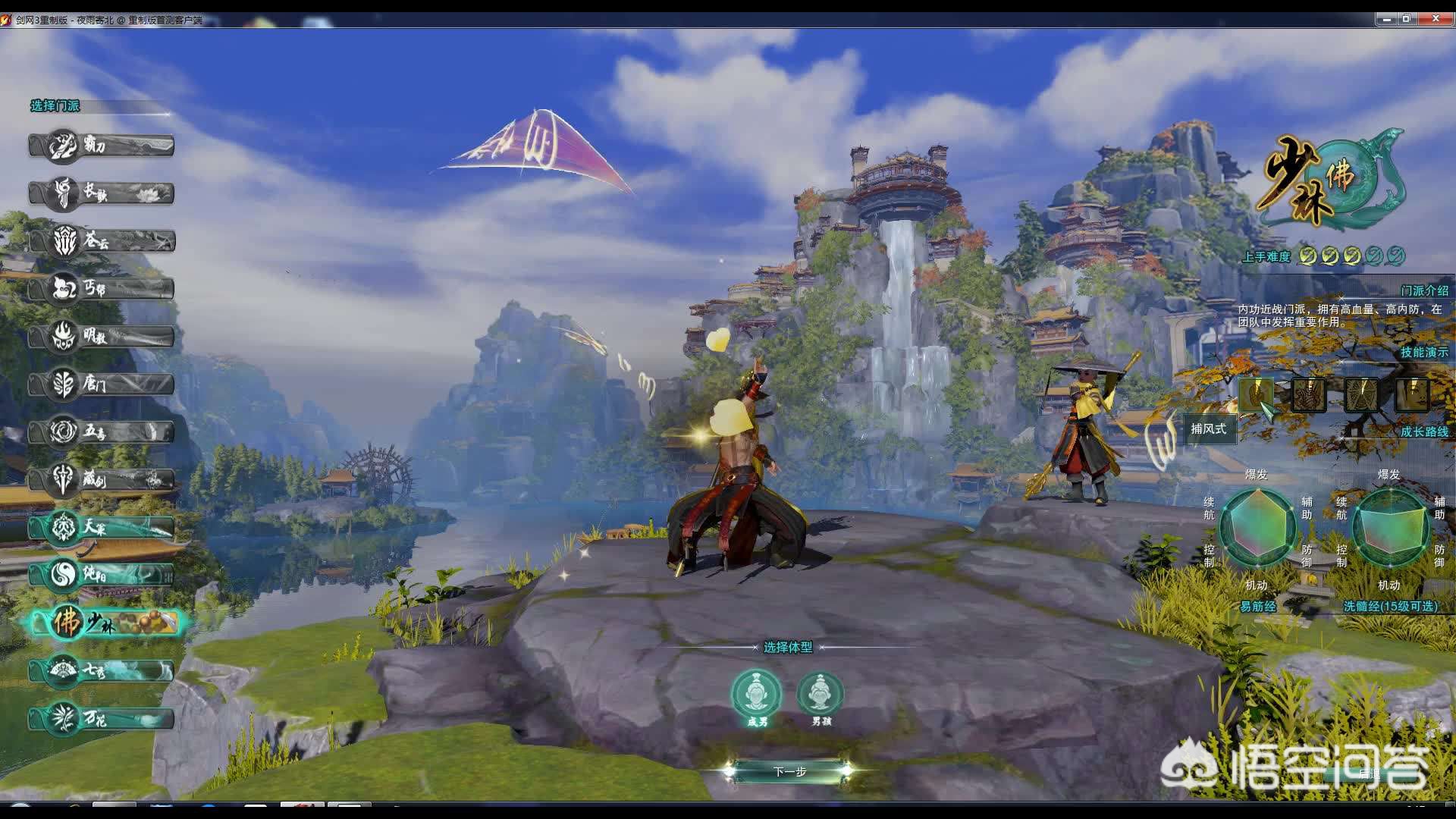Screen dimensions: 1456x819
Task: Click the highlighted 少林 sect entry
Action: [105, 623]
